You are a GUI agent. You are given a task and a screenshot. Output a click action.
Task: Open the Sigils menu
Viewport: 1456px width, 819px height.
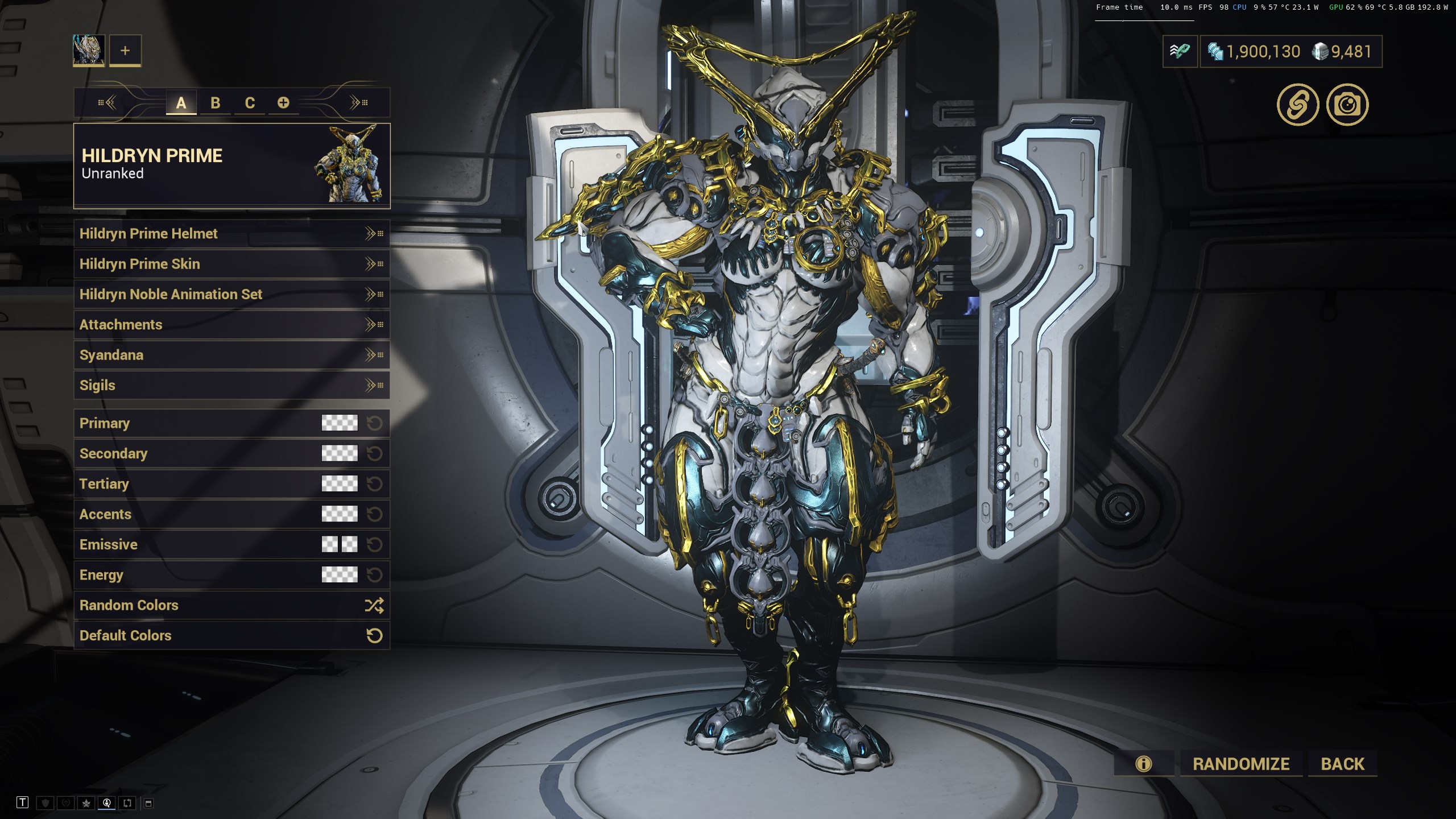[x=231, y=385]
